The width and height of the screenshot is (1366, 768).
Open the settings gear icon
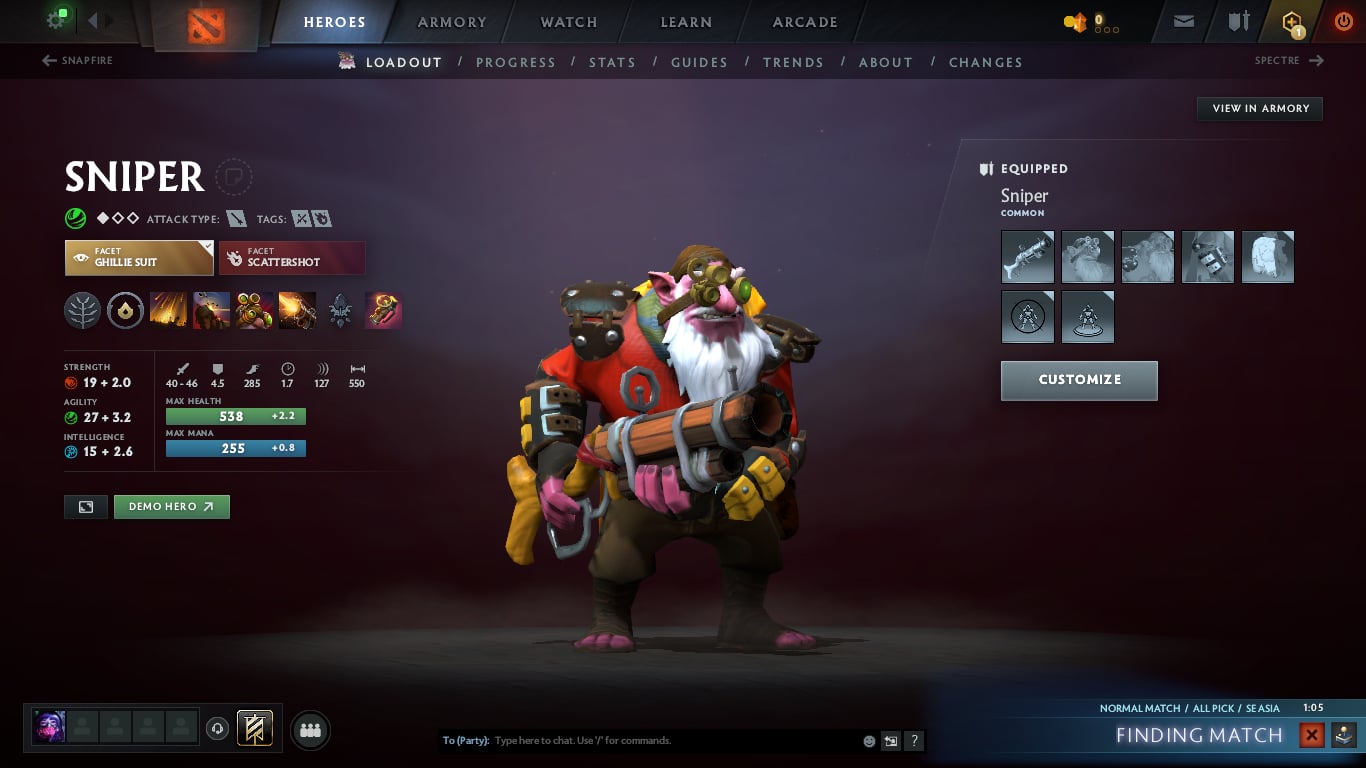56,20
